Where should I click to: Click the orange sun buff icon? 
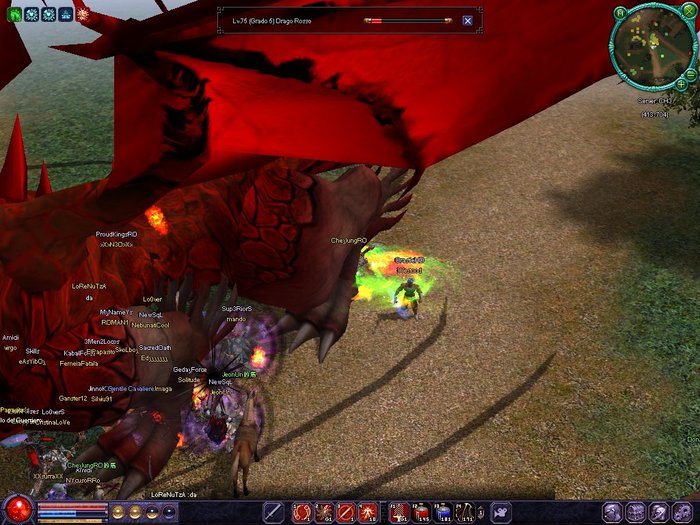click(x=83, y=15)
